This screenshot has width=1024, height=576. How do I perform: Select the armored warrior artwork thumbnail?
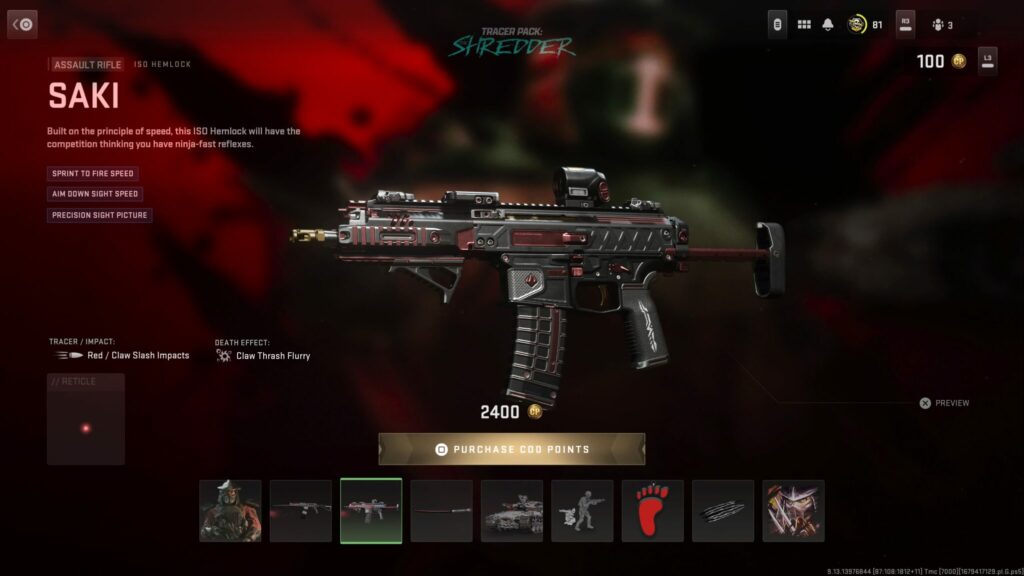[794, 510]
